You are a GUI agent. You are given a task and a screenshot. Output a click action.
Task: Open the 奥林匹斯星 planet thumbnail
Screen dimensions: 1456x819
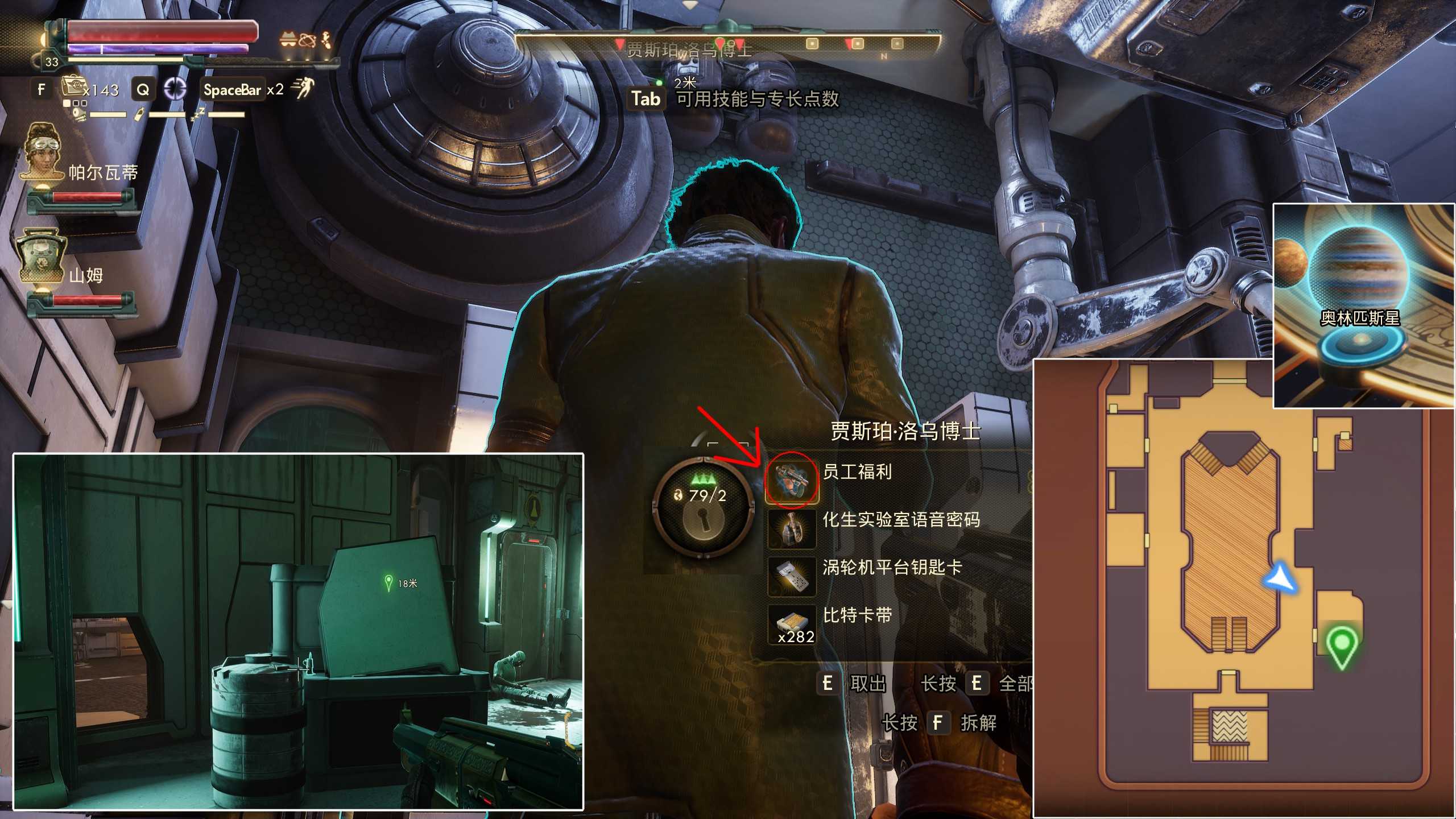tap(1363, 306)
